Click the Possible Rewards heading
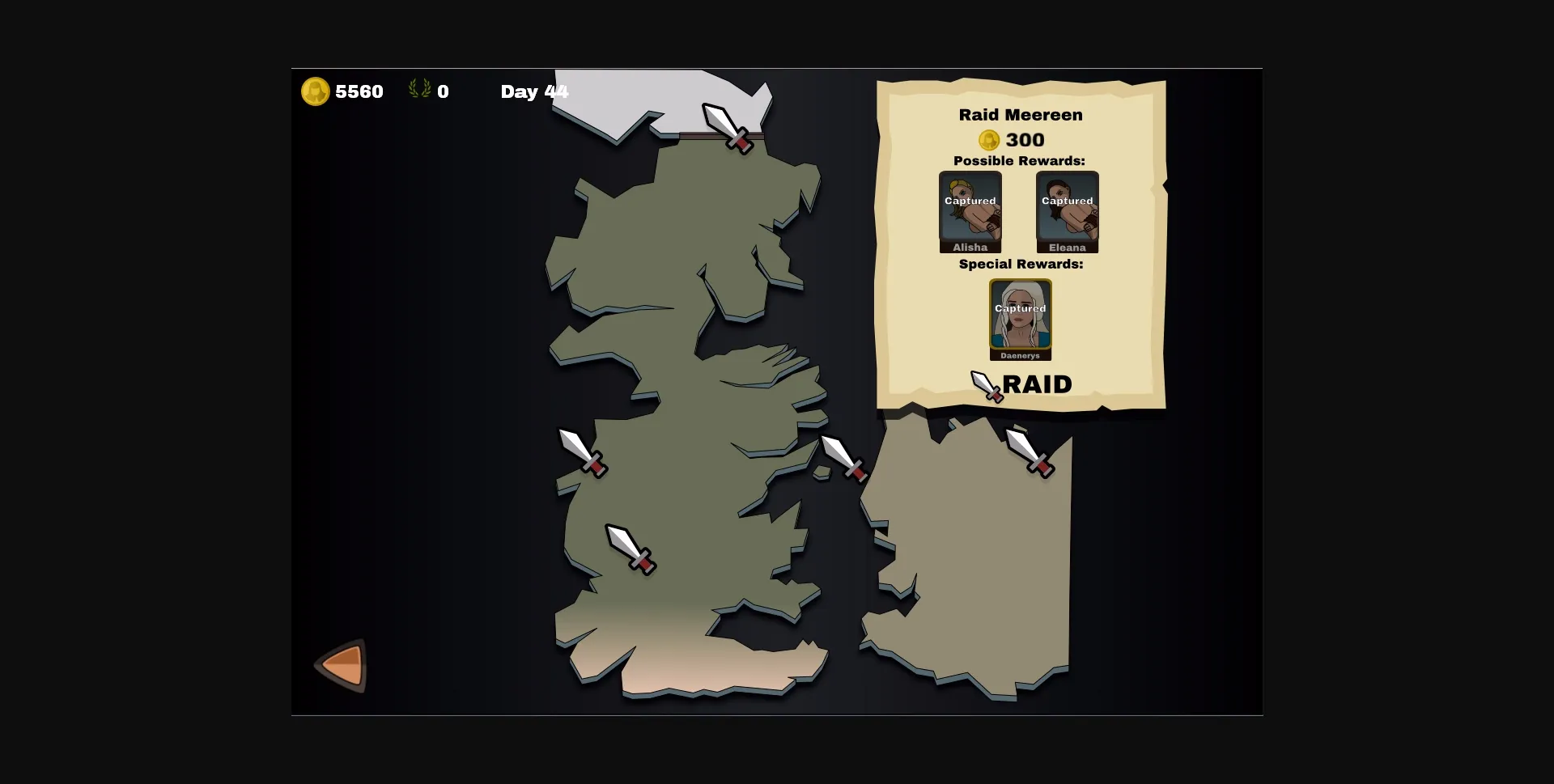The width and height of the screenshot is (1554, 784). pos(1018,161)
